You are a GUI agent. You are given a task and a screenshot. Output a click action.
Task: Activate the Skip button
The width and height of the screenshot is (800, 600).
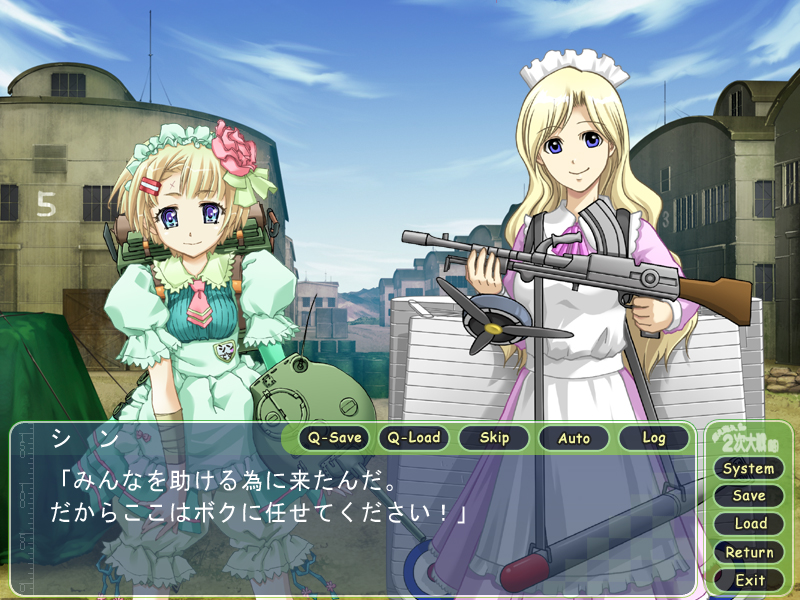[494, 438]
